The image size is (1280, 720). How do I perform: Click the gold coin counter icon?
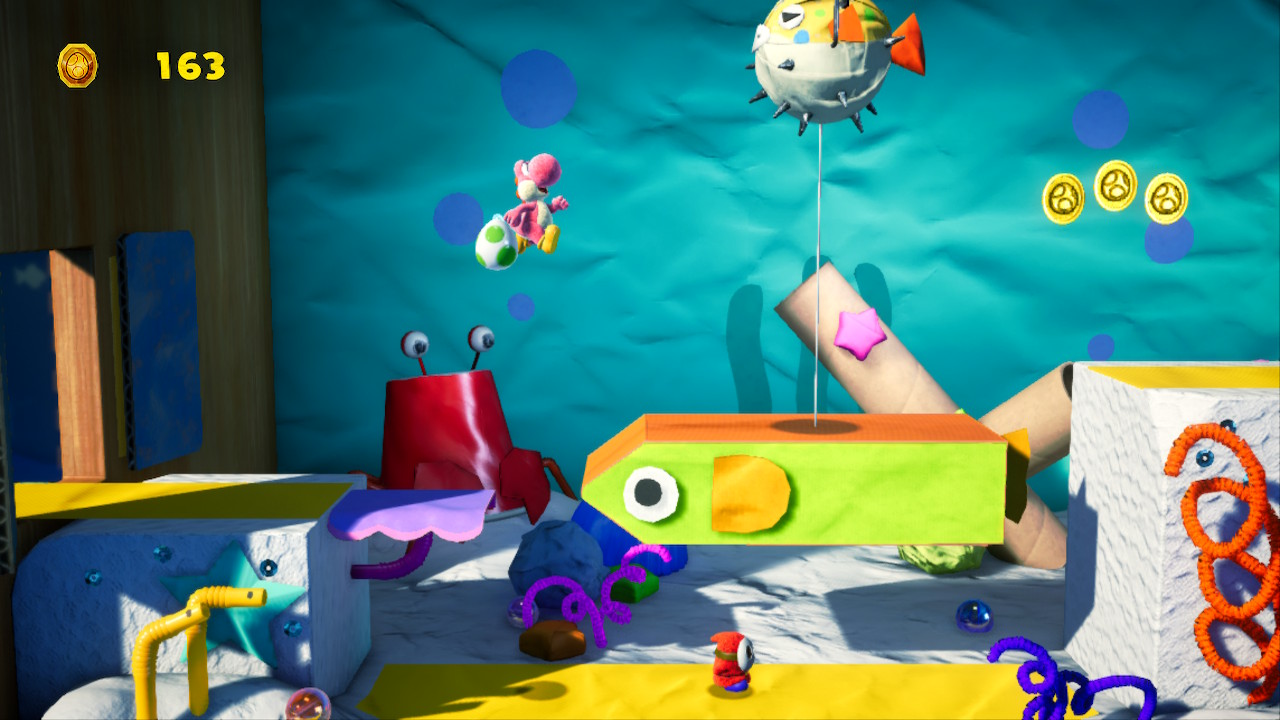(x=77, y=66)
